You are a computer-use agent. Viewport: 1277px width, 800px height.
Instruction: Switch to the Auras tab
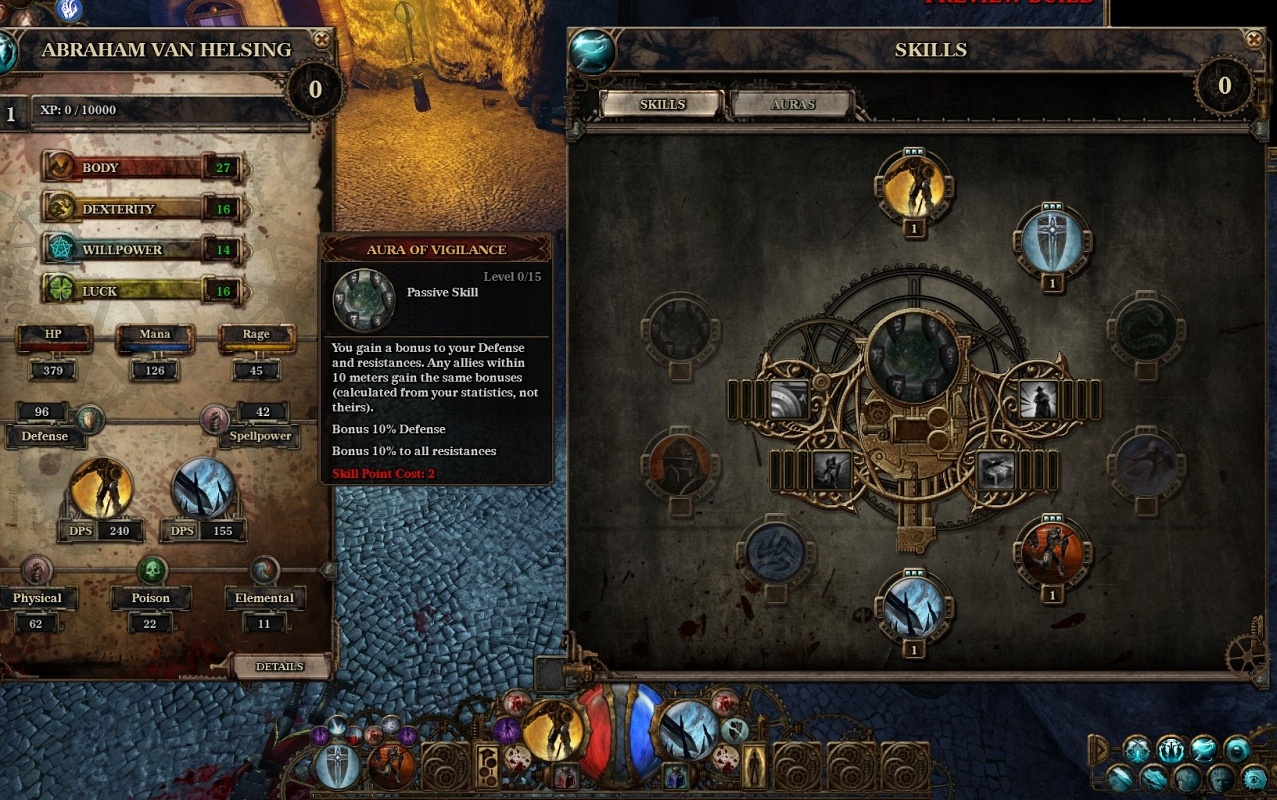[792, 104]
